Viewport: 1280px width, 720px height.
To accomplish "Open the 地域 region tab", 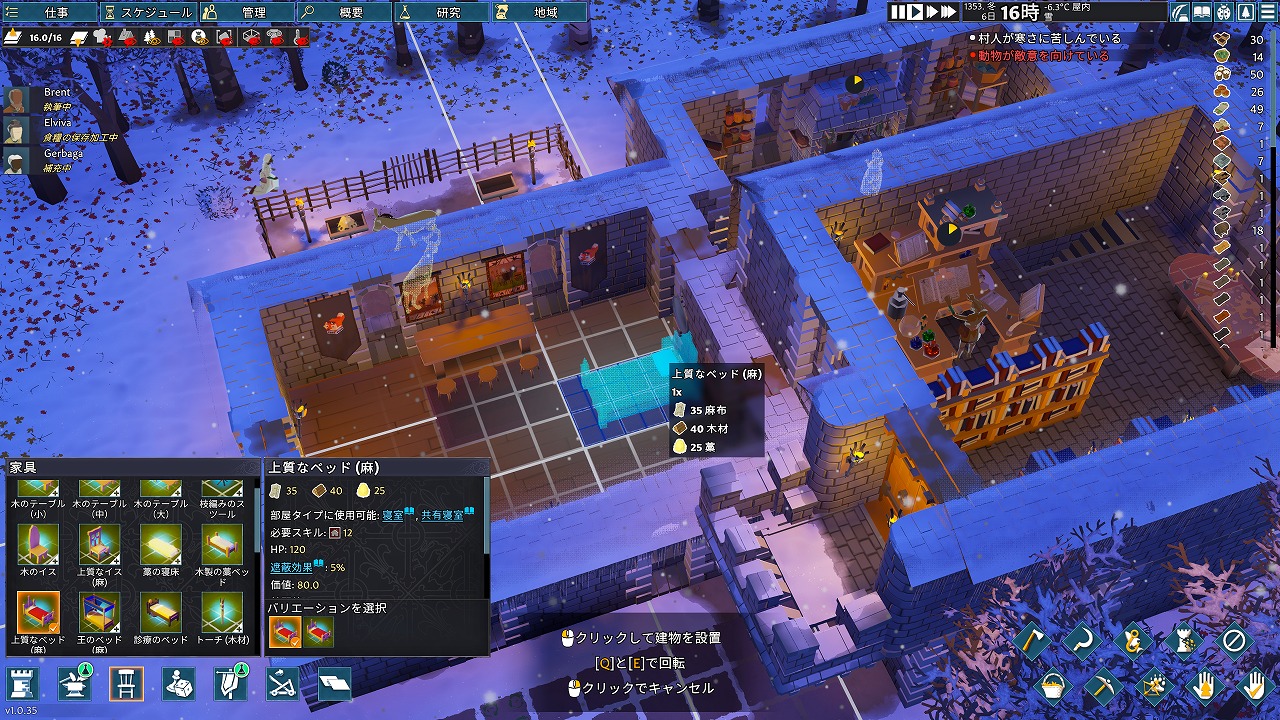I will tap(538, 12).
